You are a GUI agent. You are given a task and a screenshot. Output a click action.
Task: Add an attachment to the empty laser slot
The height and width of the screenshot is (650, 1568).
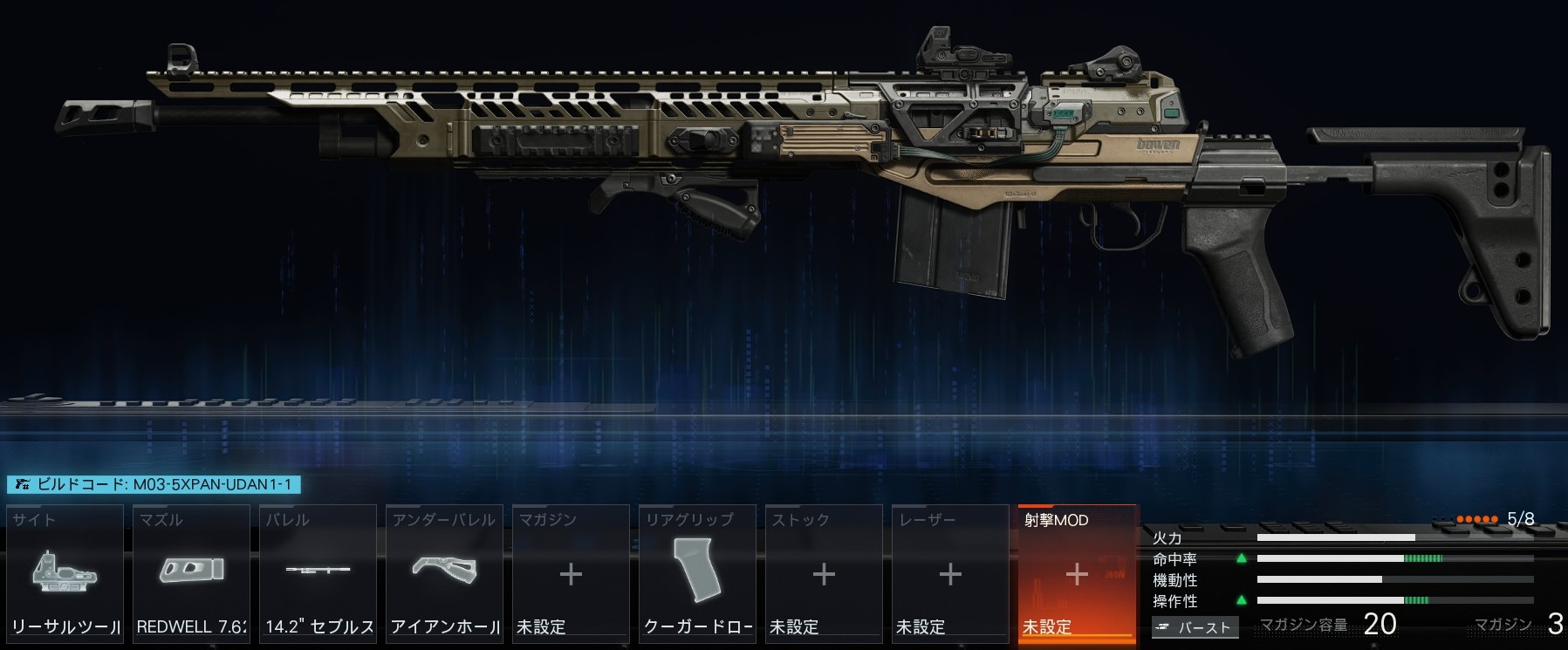tap(950, 573)
